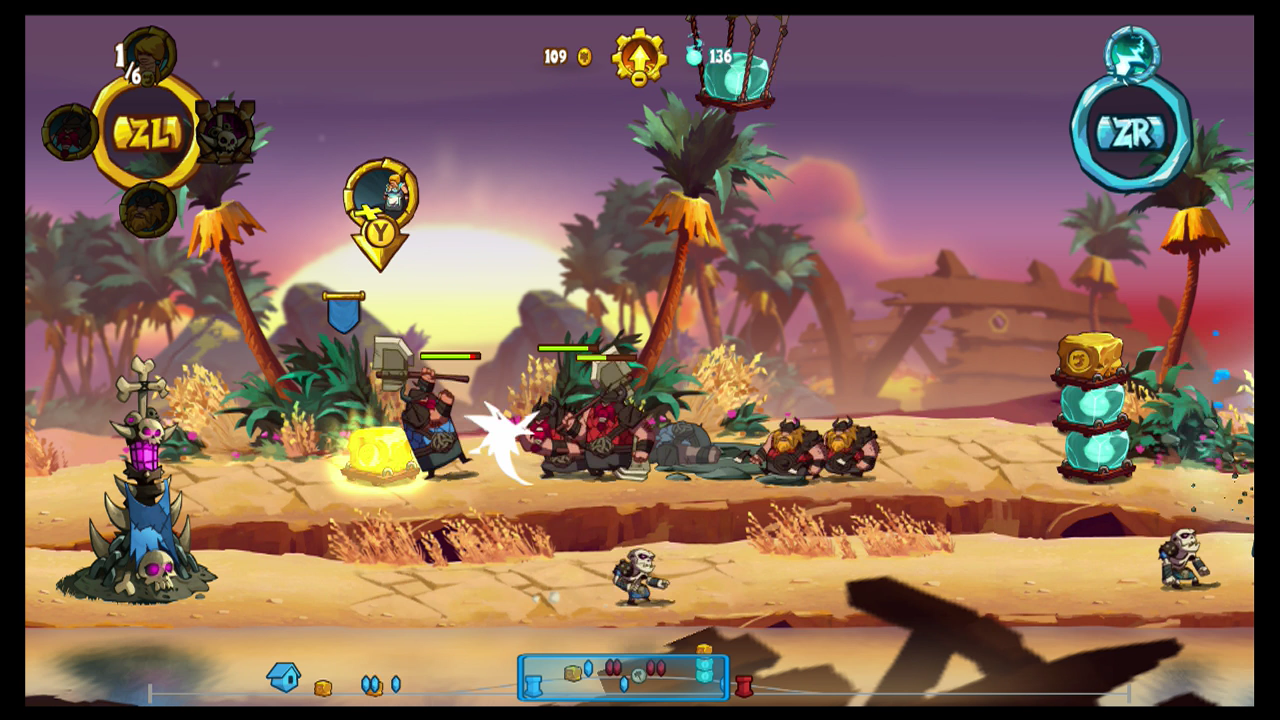The width and height of the screenshot is (1280, 720).
Task: Open the gold unit wheel center ring
Action: [147, 132]
